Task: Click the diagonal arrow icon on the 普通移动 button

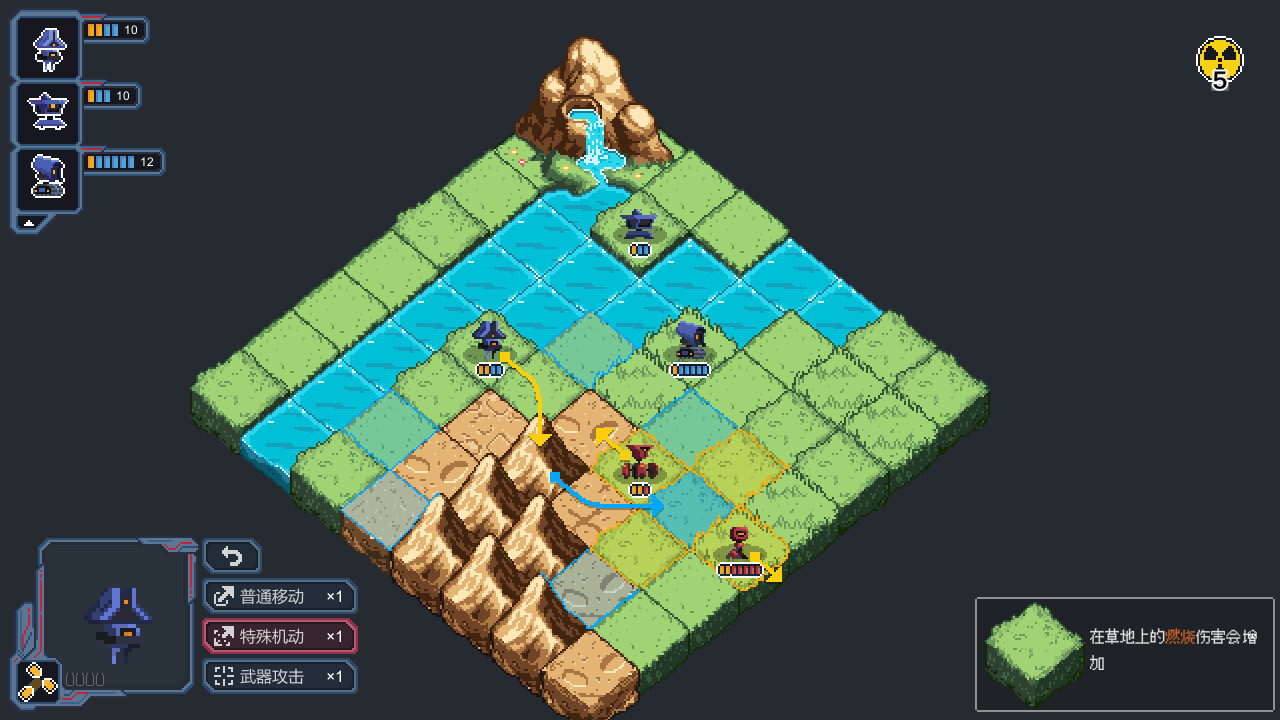Action: point(222,596)
